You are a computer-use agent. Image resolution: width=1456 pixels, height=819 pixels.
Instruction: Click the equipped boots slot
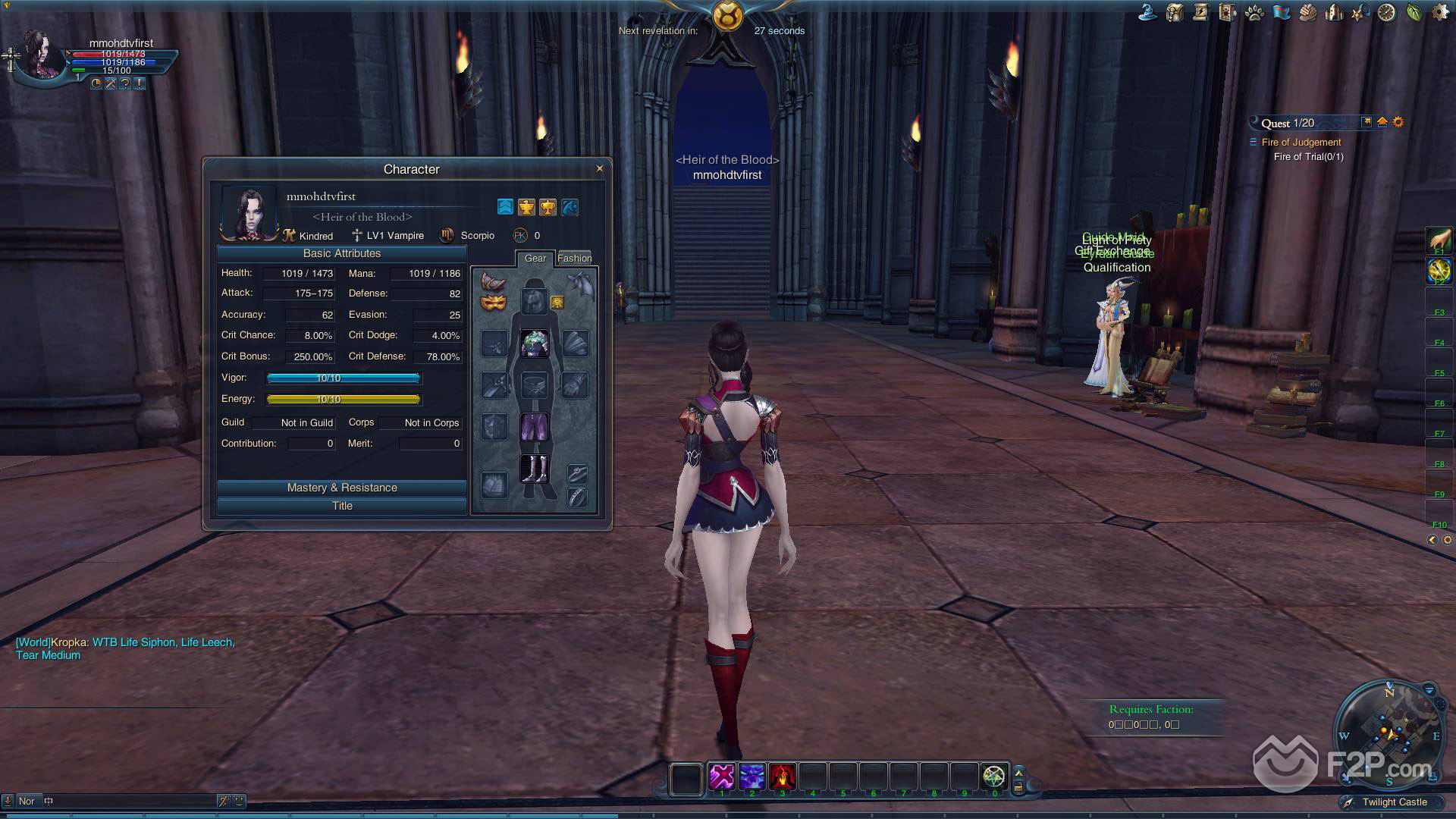click(535, 468)
